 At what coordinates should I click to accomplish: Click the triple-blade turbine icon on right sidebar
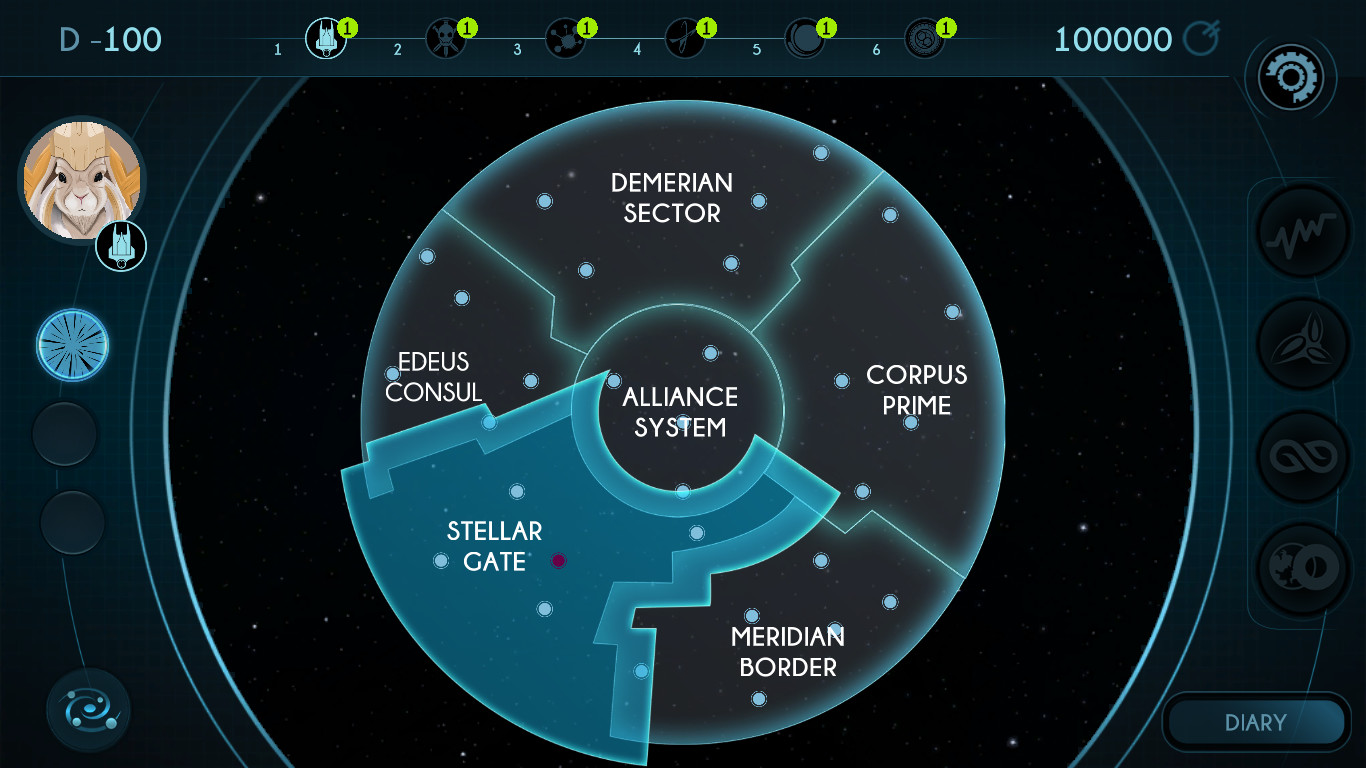[x=1302, y=342]
